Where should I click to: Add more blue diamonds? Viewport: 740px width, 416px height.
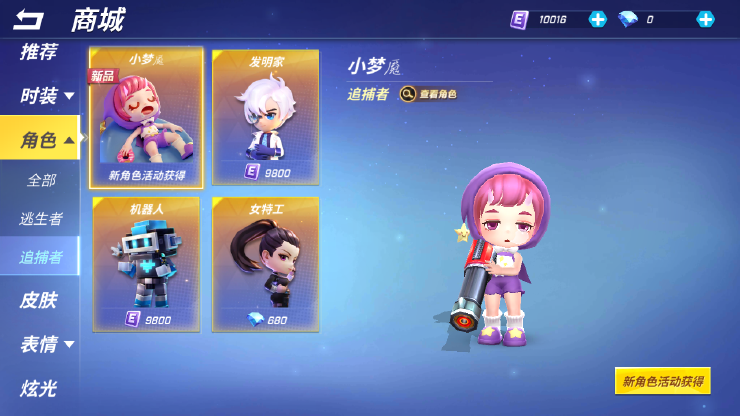[x=705, y=19]
